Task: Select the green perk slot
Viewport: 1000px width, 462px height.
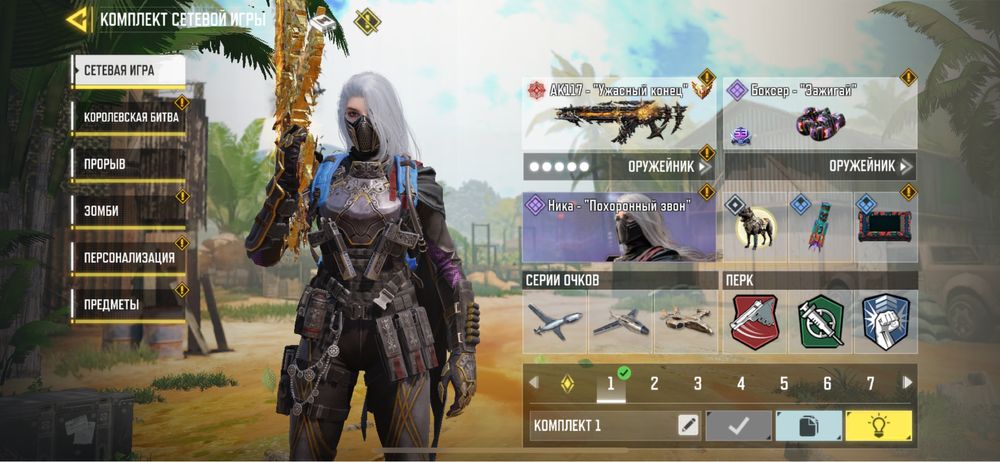Action: (820, 322)
